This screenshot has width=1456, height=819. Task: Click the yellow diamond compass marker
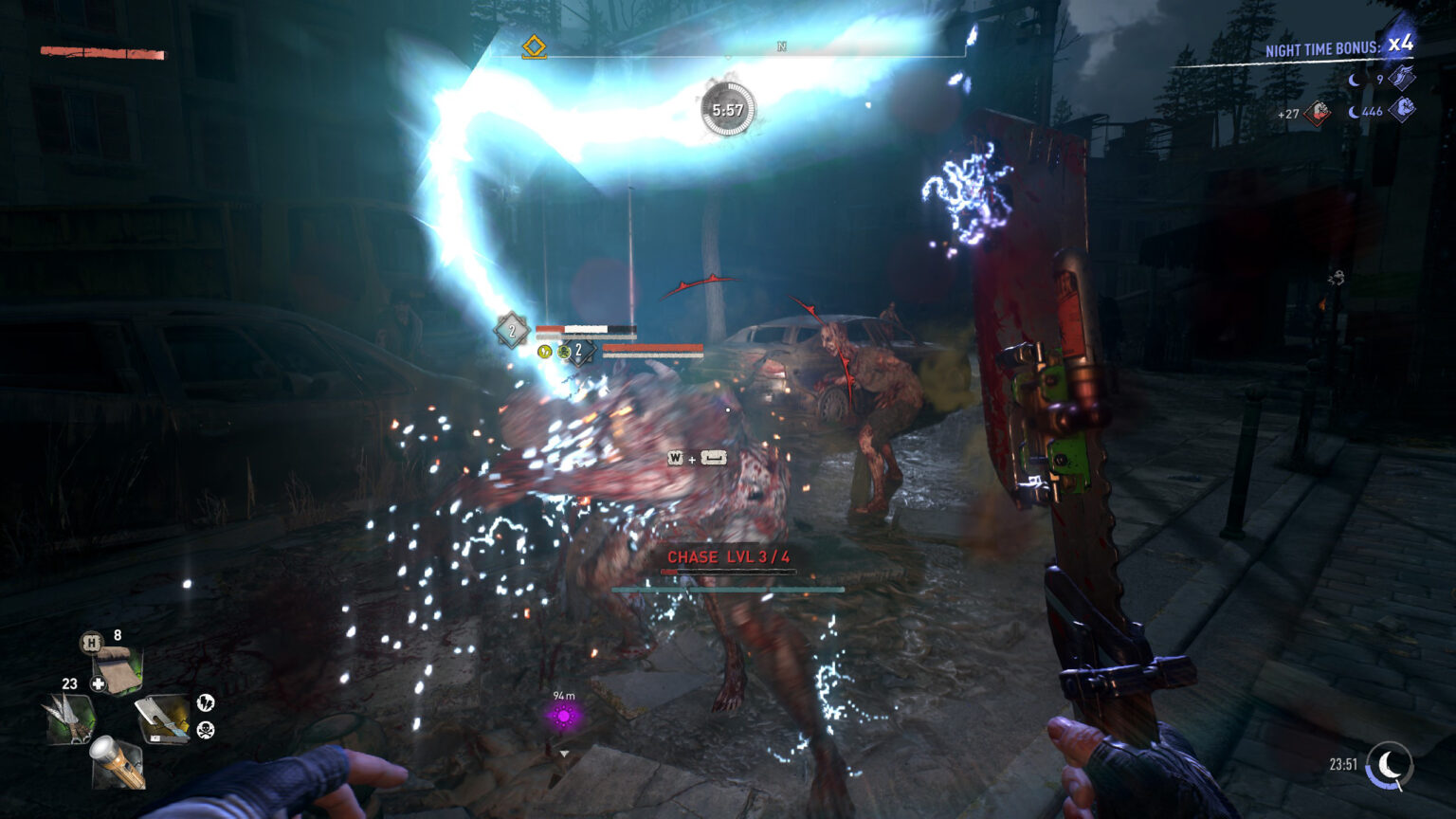coord(535,46)
